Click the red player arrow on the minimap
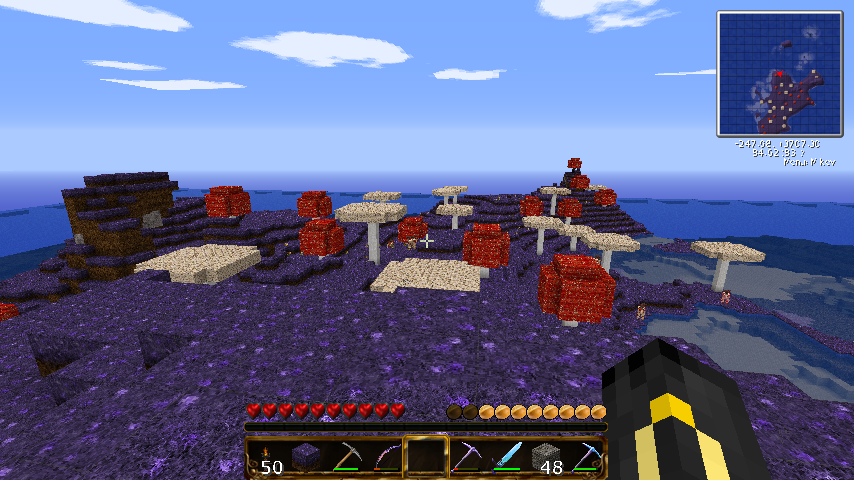 778,73
